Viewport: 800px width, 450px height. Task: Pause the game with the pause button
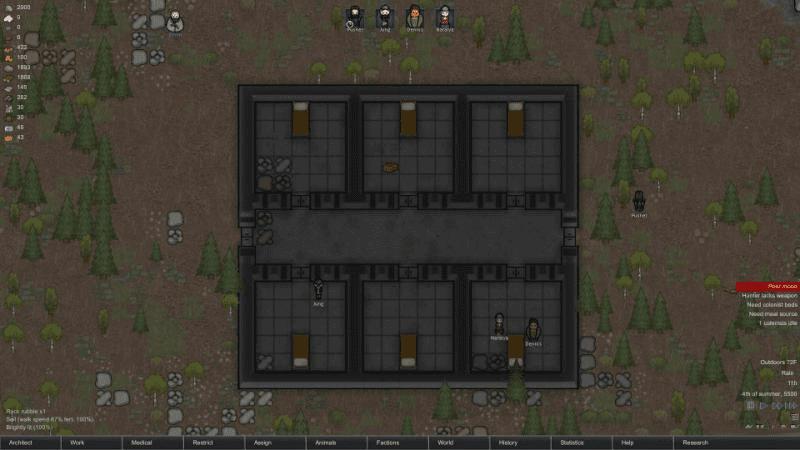(x=751, y=405)
